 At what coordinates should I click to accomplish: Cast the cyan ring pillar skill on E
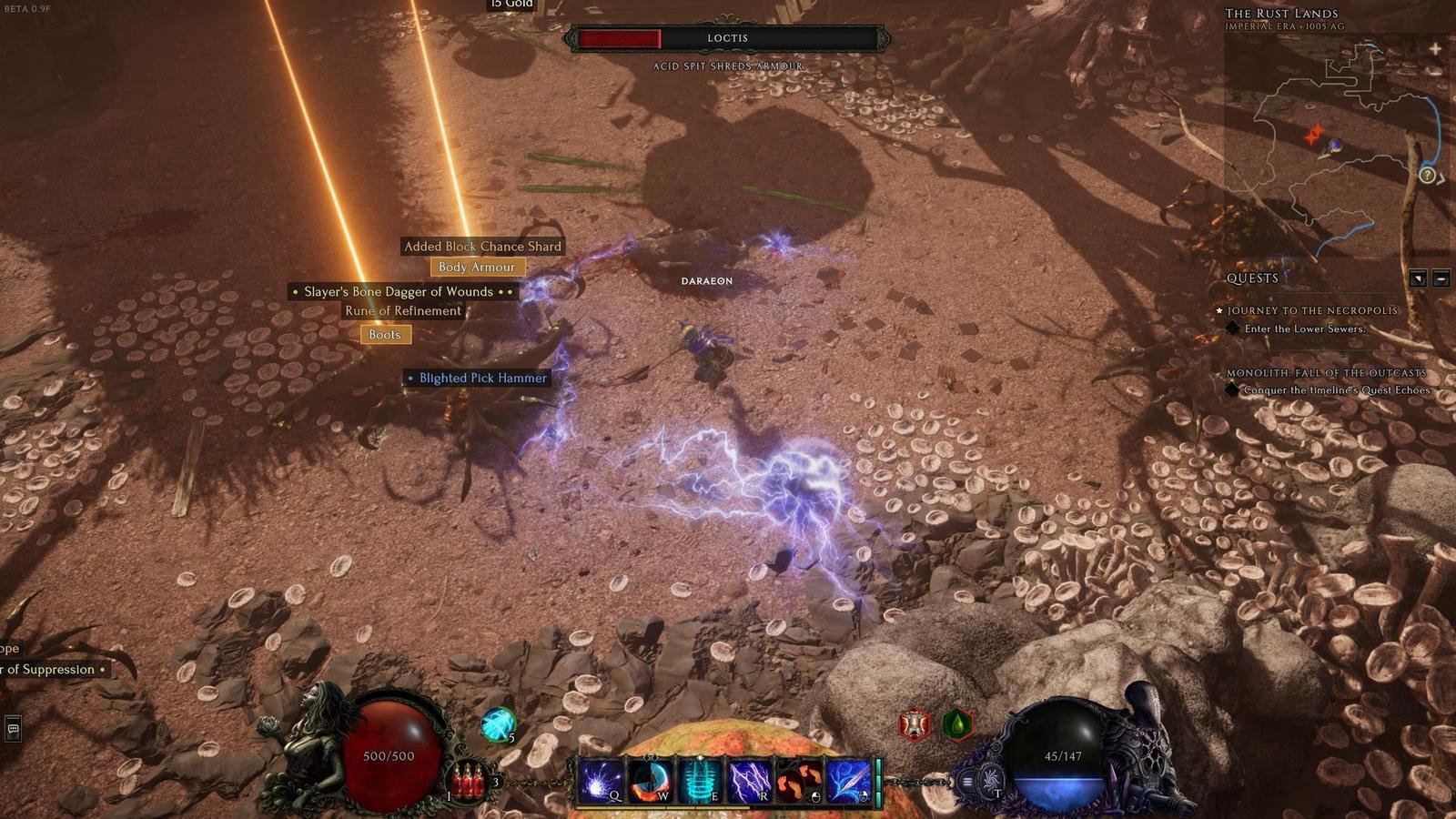click(700, 781)
